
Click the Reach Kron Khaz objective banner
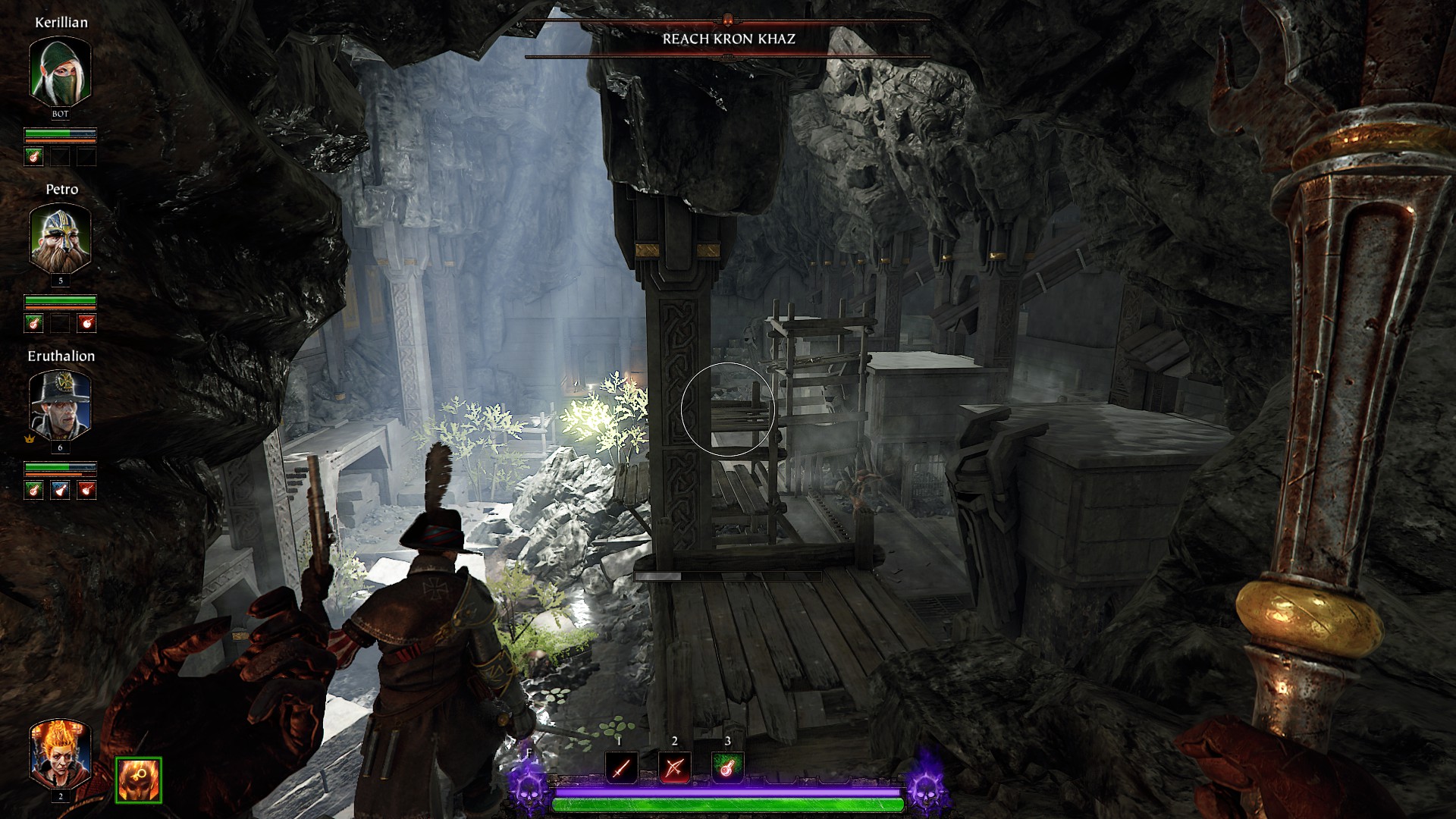728,39
